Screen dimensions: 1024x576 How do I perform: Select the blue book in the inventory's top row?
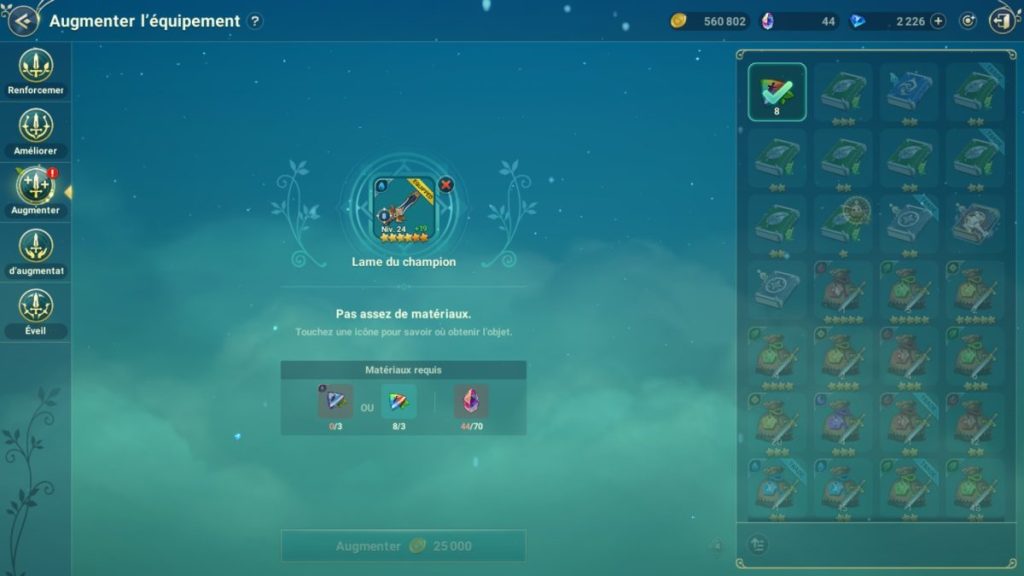coord(909,92)
